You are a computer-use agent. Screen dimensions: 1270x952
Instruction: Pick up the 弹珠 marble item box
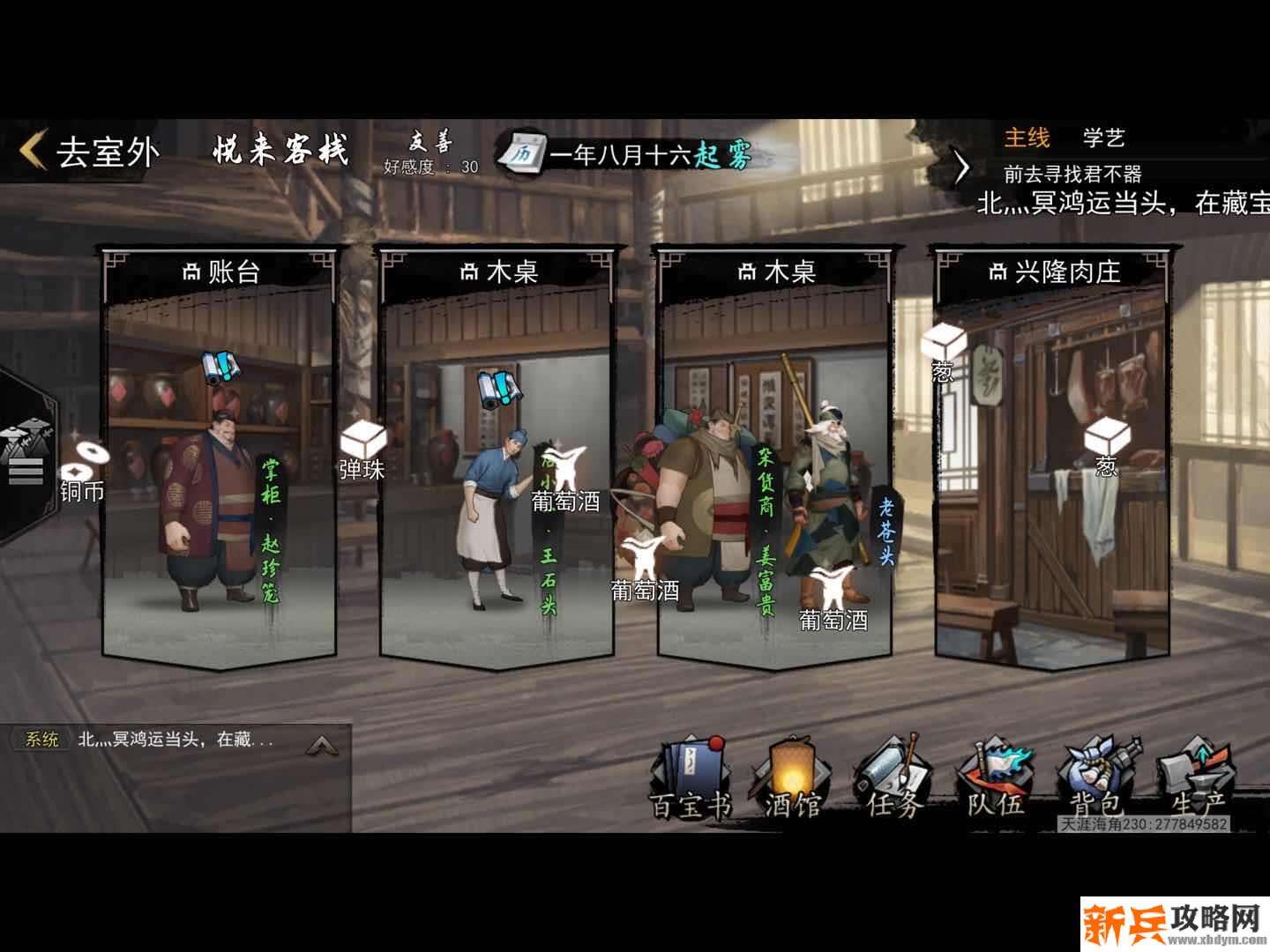[x=362, y=436]
